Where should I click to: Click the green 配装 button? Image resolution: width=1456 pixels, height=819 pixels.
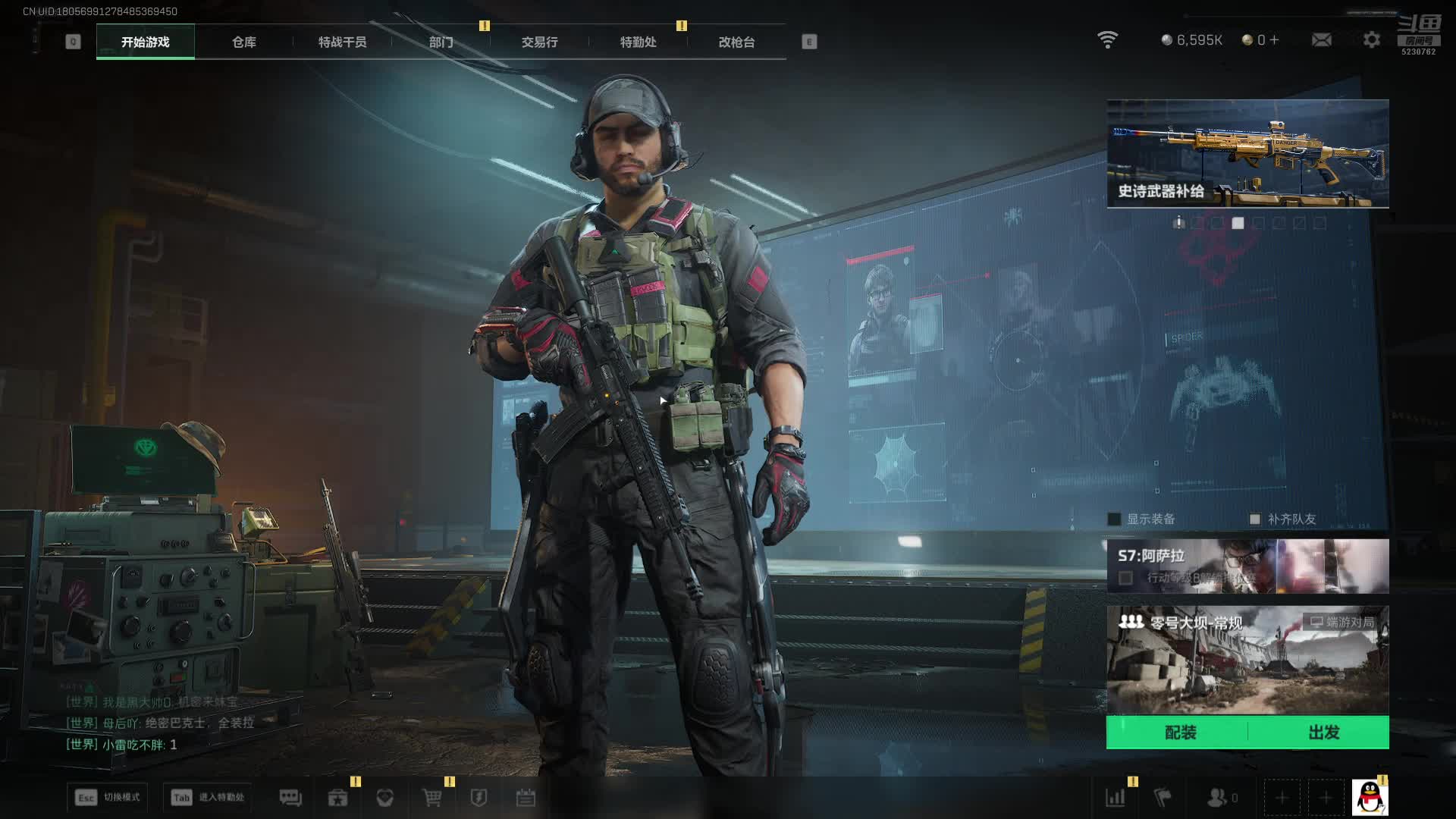(x=1179, y=733)
